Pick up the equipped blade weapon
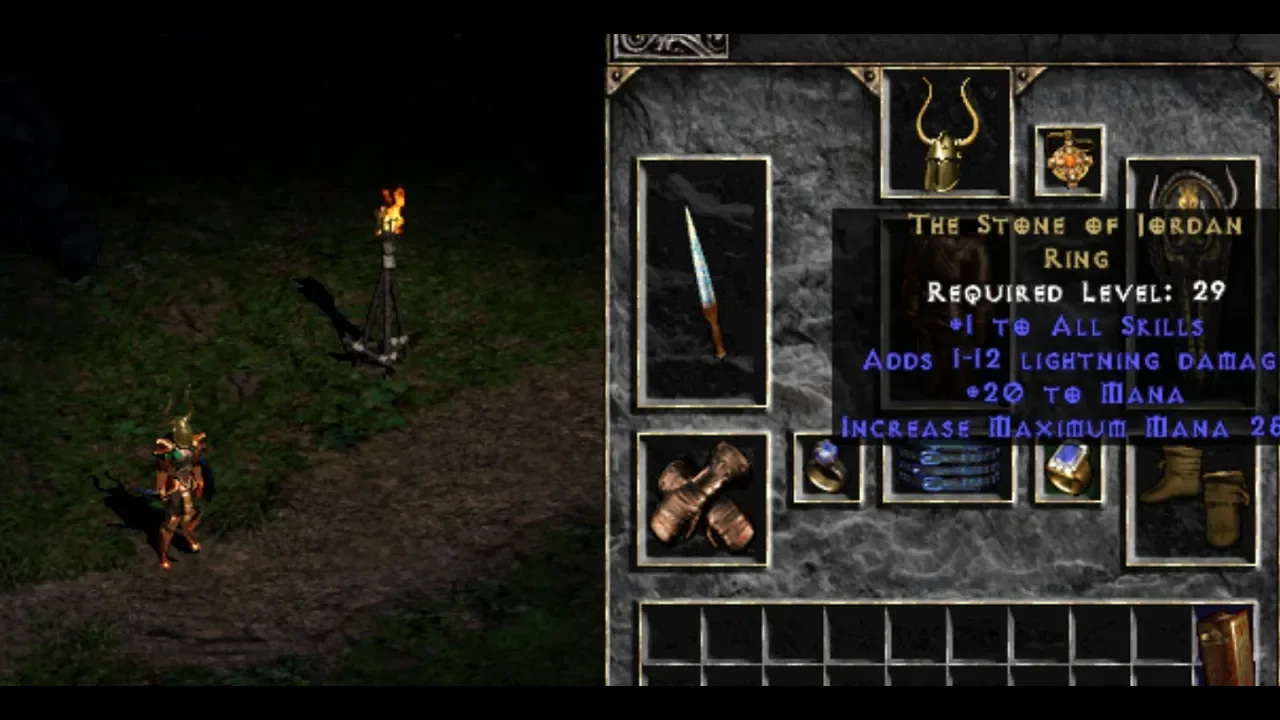 pos(703,282)
